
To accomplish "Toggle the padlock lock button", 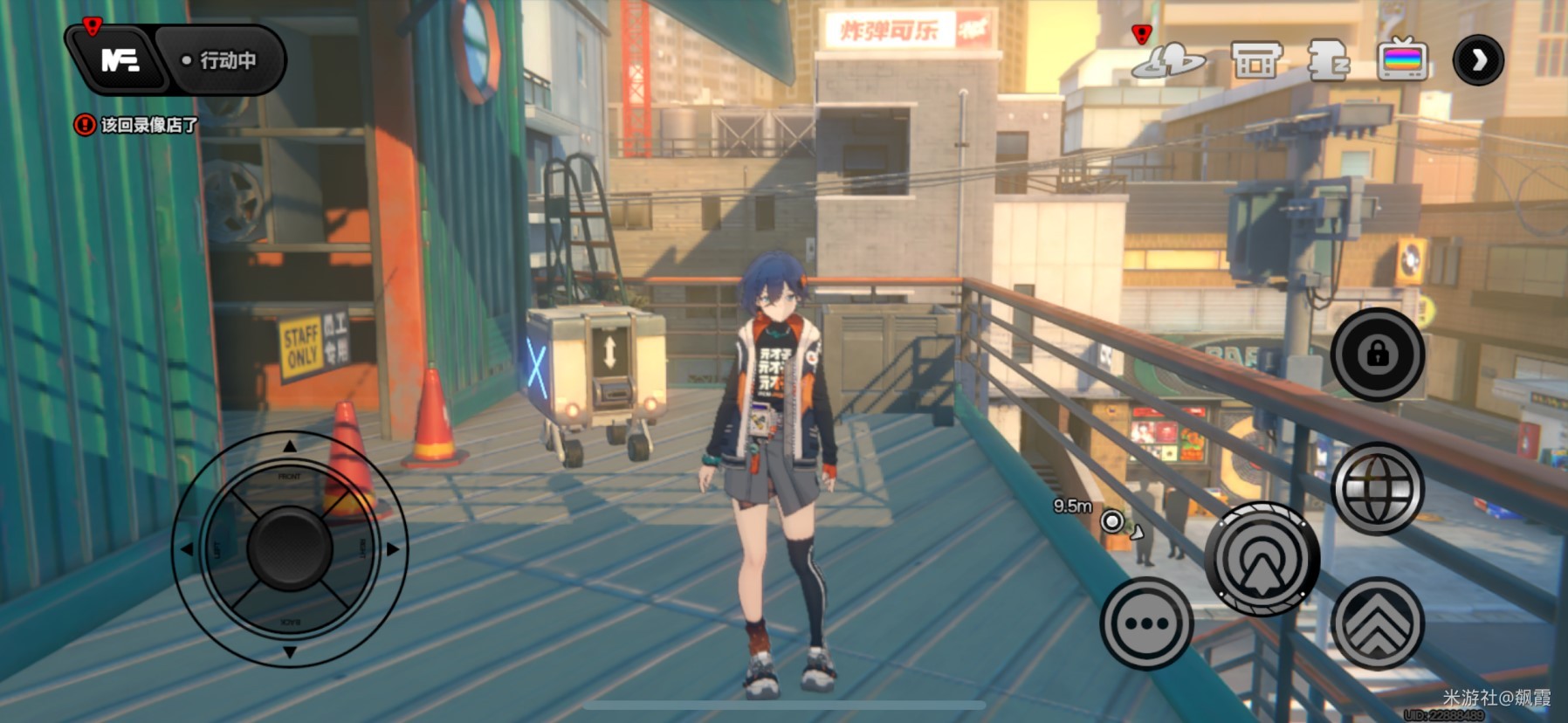I will coord(1377,354).
